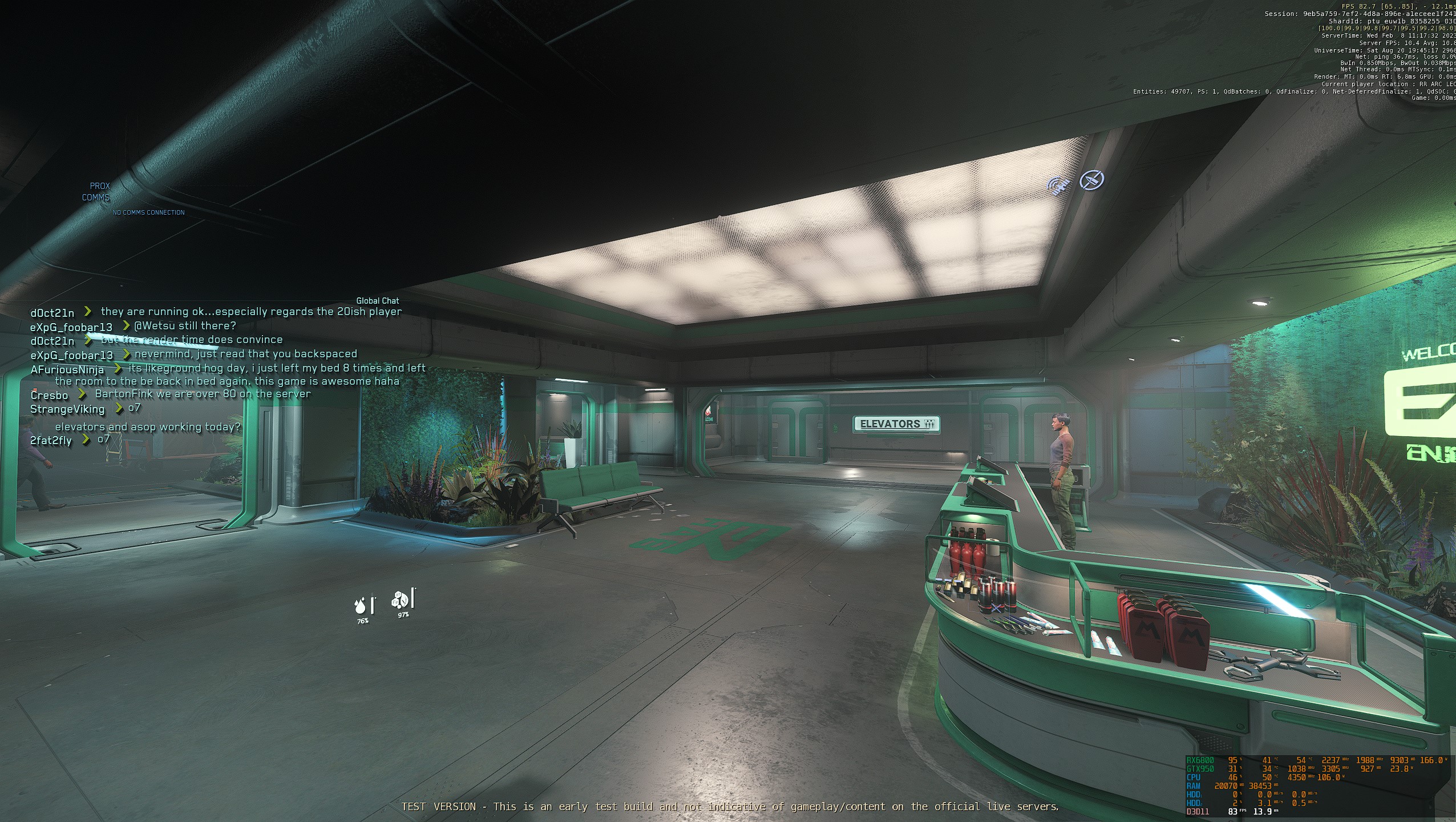This screenshot has height=822, width=1456.
Task: Select the PROX COMMS channel label
Action: [96, 192]
